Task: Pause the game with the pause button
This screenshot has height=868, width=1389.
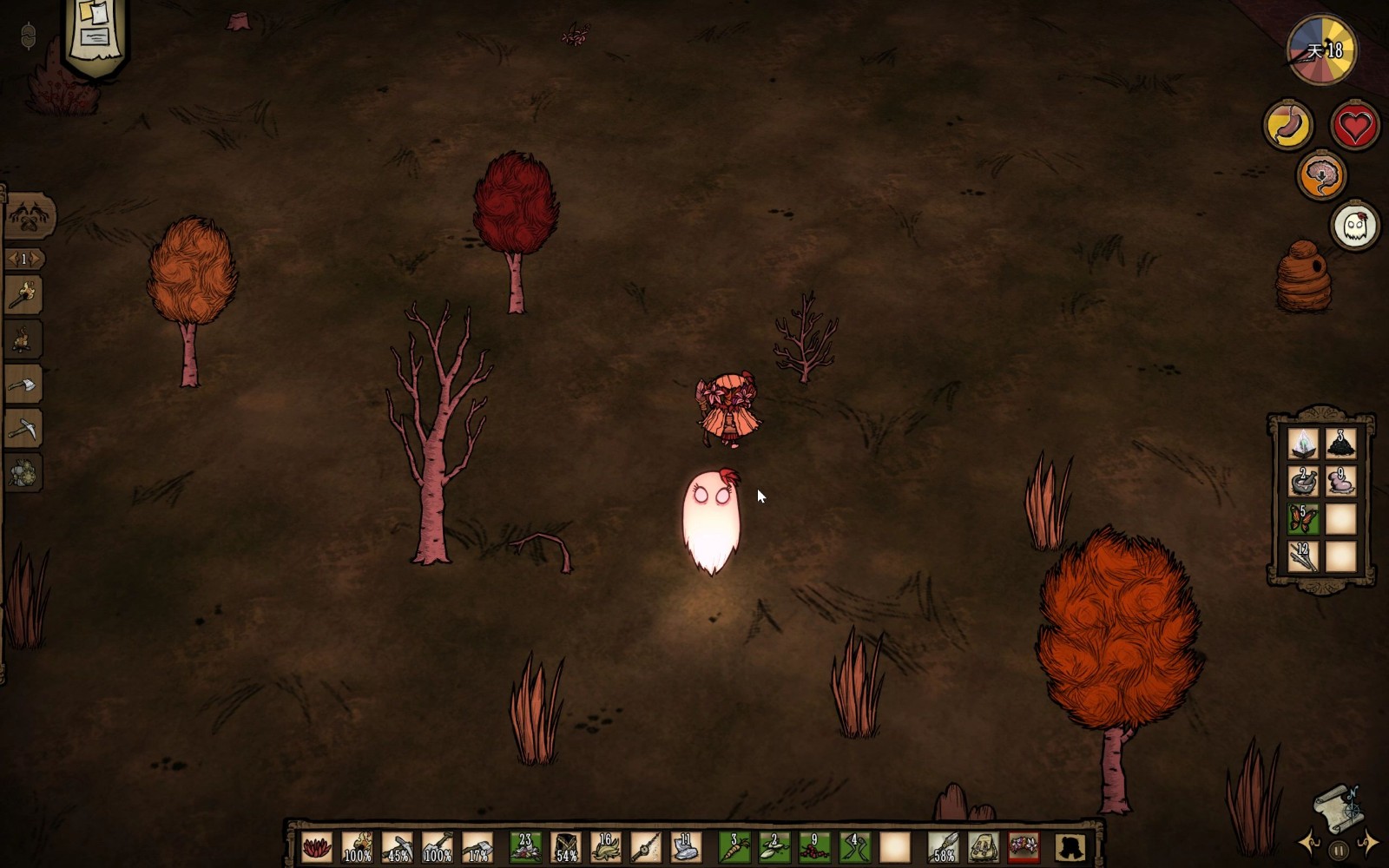Action: pyautogui.click(x=1339, y=851)
